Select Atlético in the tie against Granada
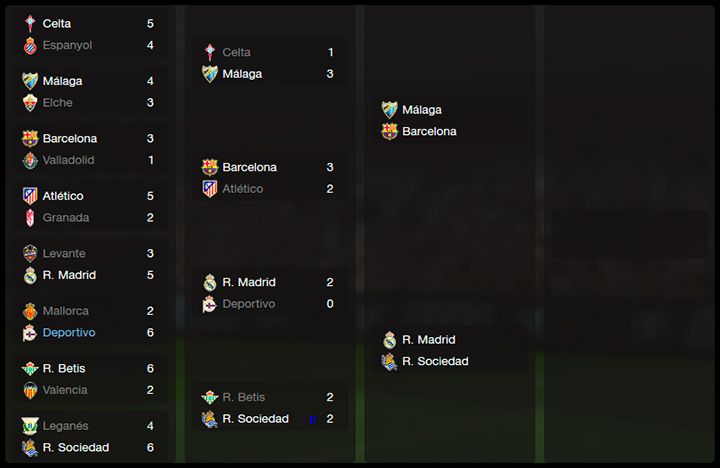720x468 pixels. click(63, 196)
